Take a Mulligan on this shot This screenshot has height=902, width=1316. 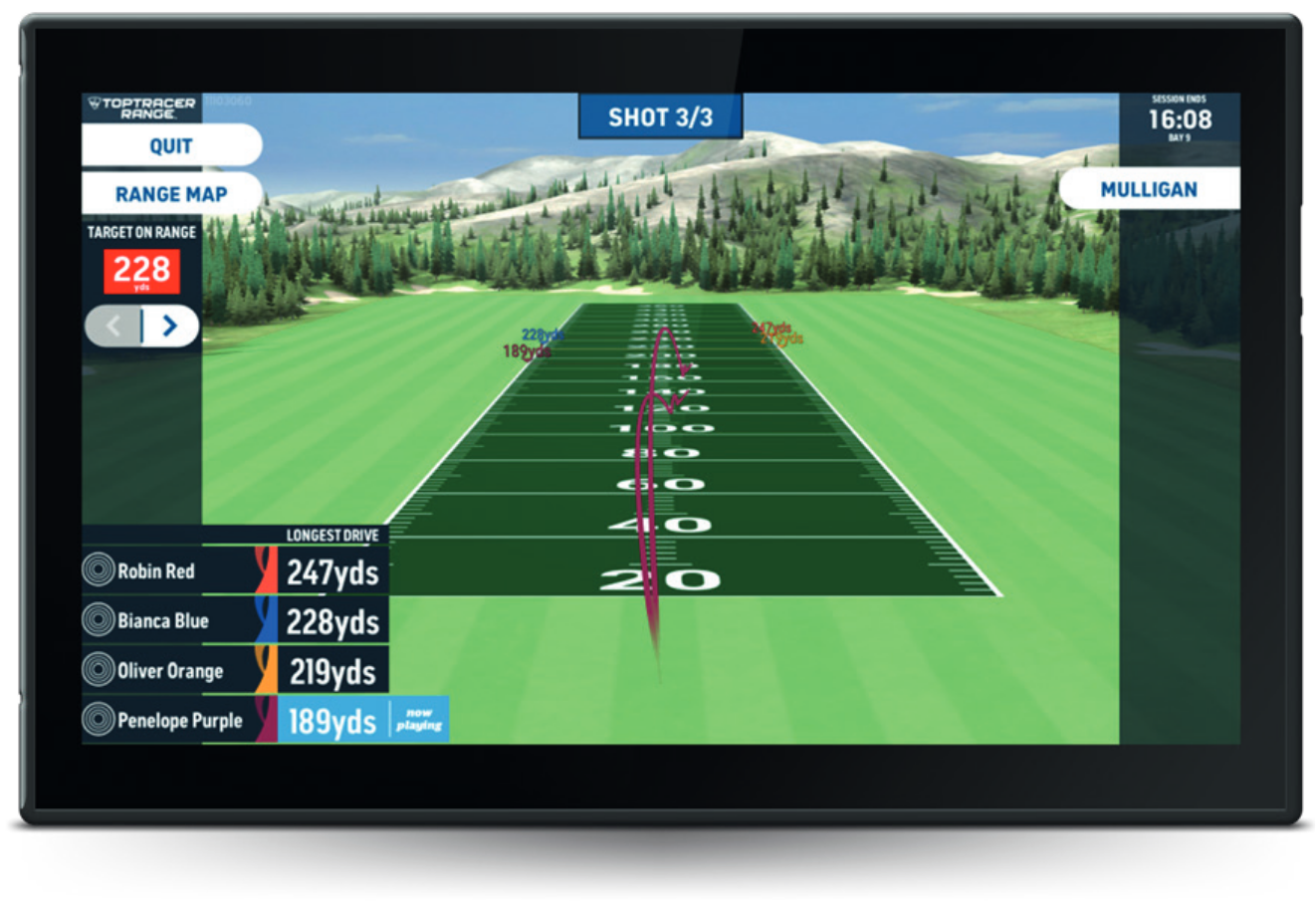click(x=1149, y=189)
